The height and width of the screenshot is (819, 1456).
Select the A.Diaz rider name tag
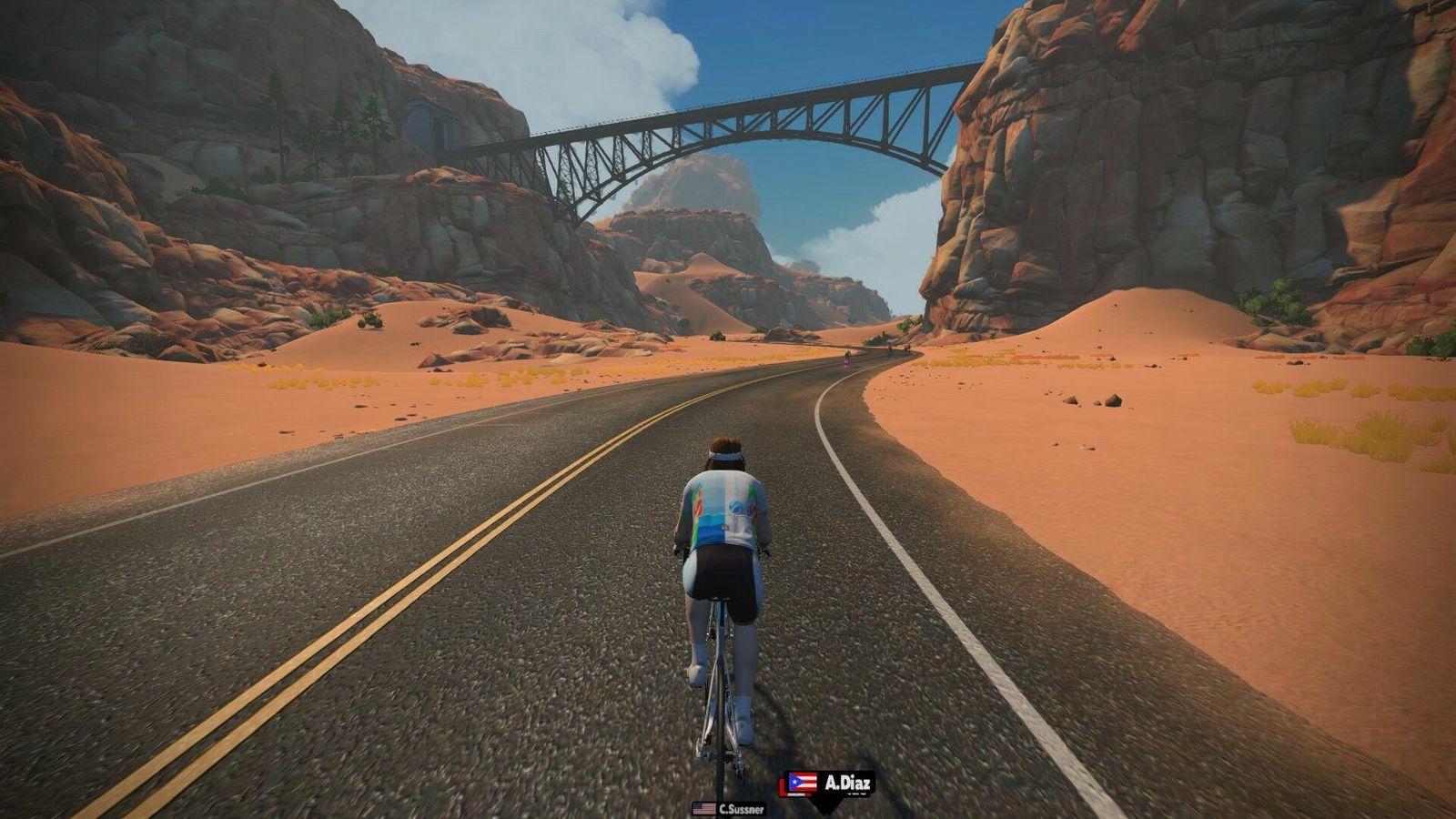pyautogui.click(x=829, y=784)
